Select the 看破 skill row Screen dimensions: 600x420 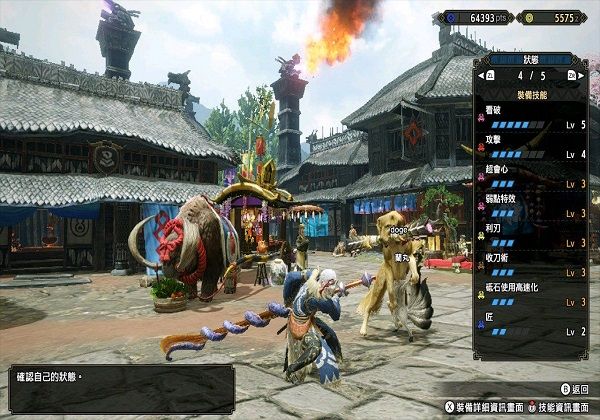click(530, 118)
